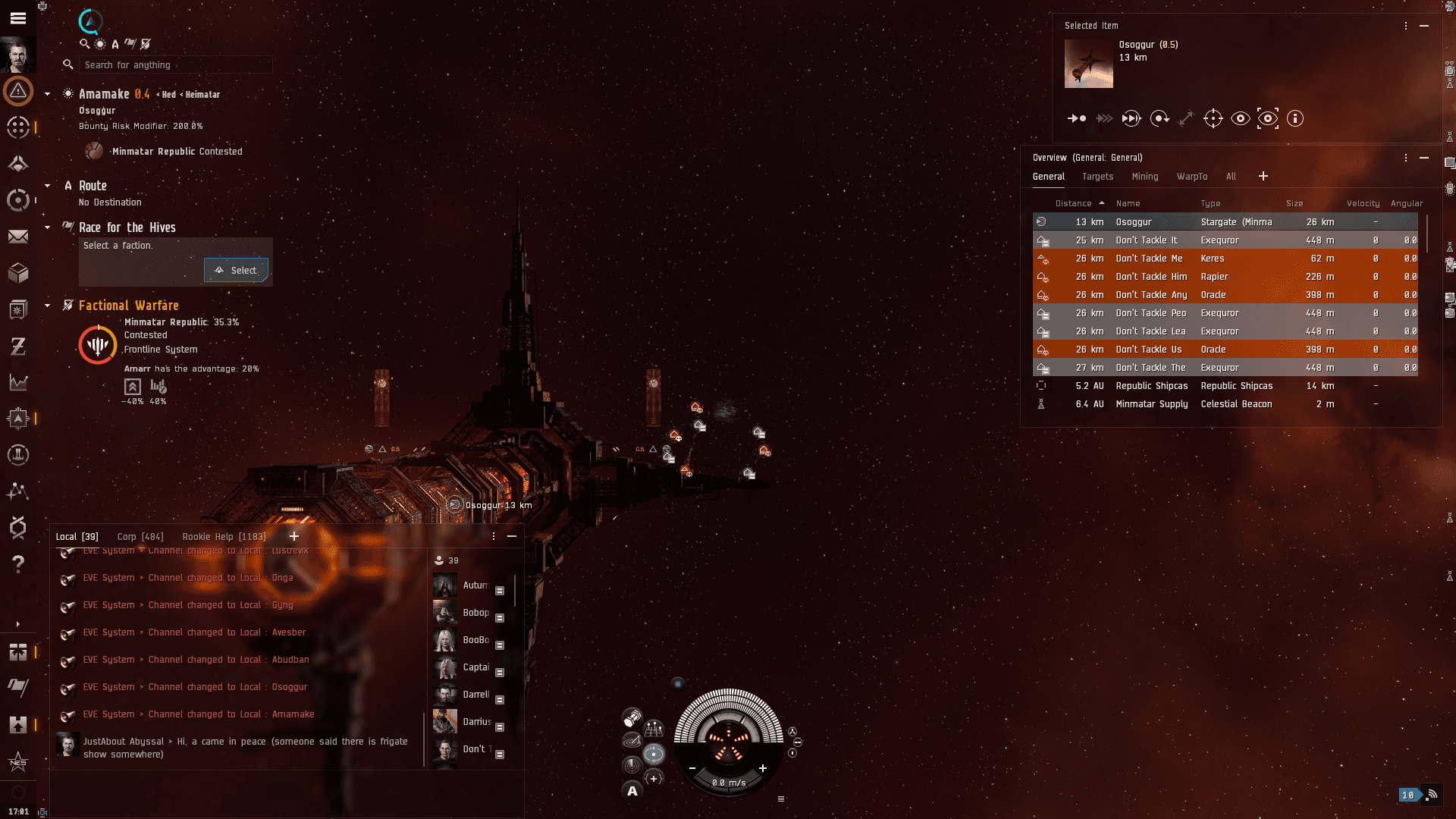Open the main hamburger menu
This screenshot has width=1456, height=819.
point(18,18)
